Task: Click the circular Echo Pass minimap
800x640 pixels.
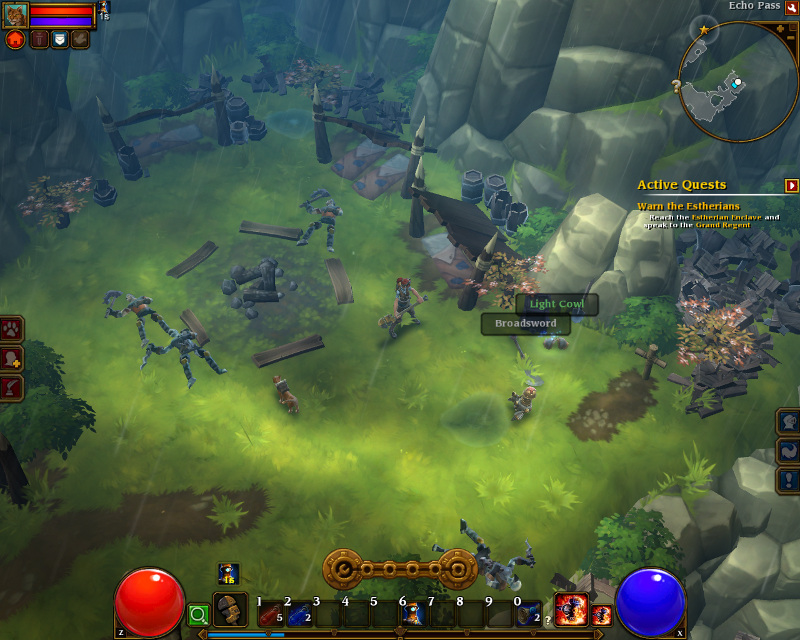Action: pyautogui.click(x=736, y=83)
